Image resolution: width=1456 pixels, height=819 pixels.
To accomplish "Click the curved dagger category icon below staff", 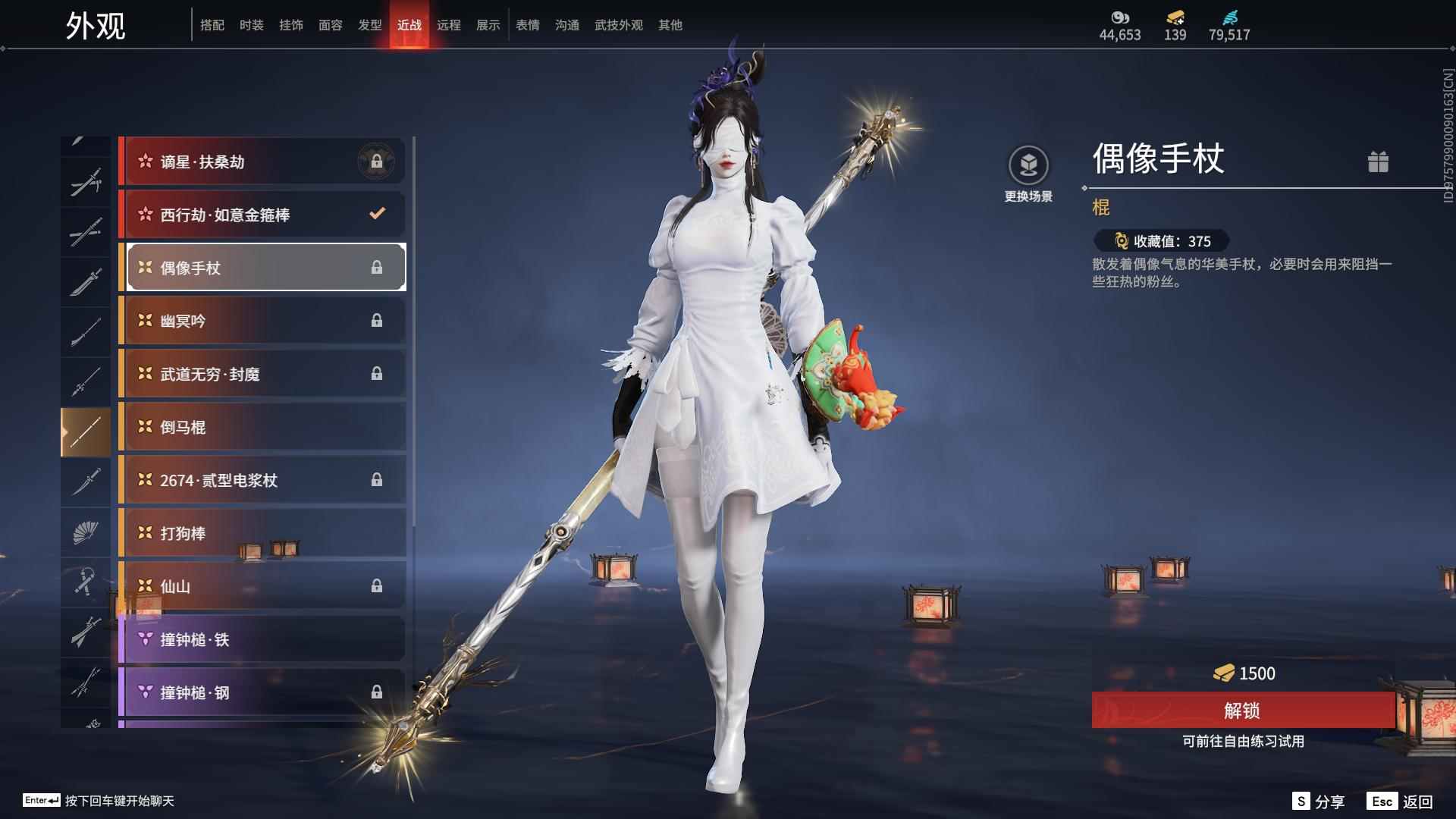I will coord(86,482).
